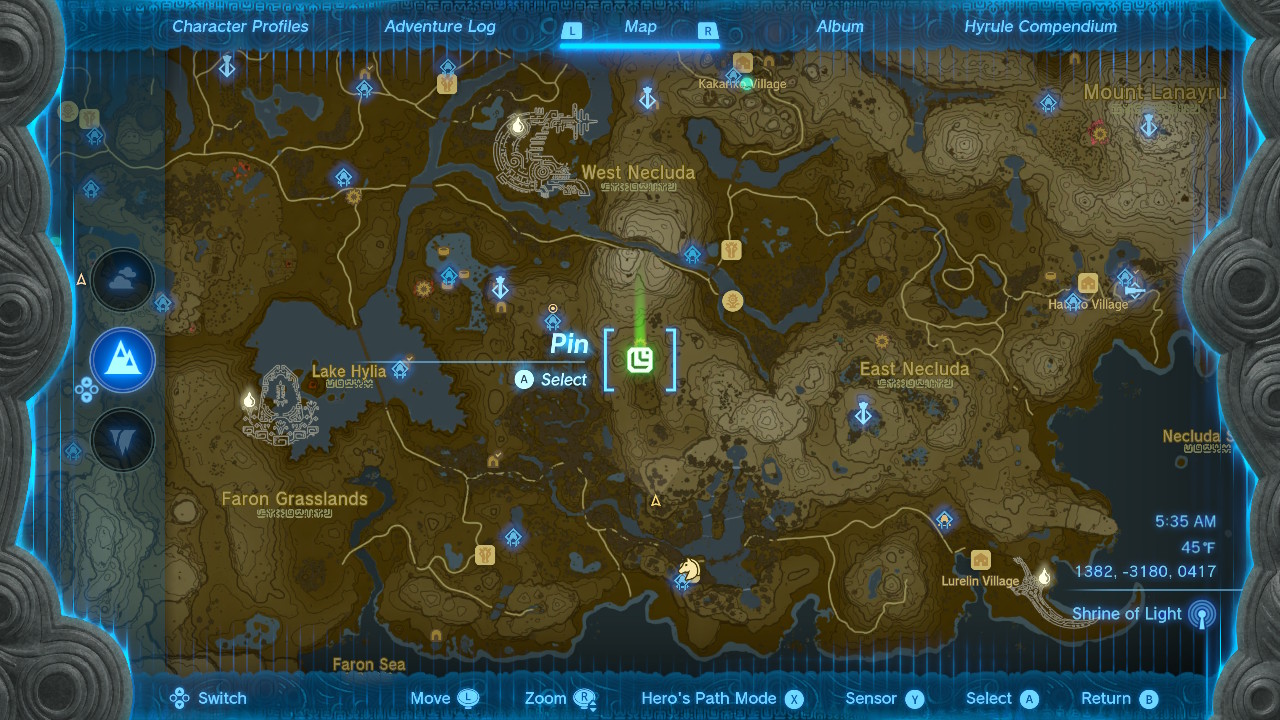1280x720 pixels.
Task: Select the Switch icon in the bottom bar
Action: coord(180,698)
